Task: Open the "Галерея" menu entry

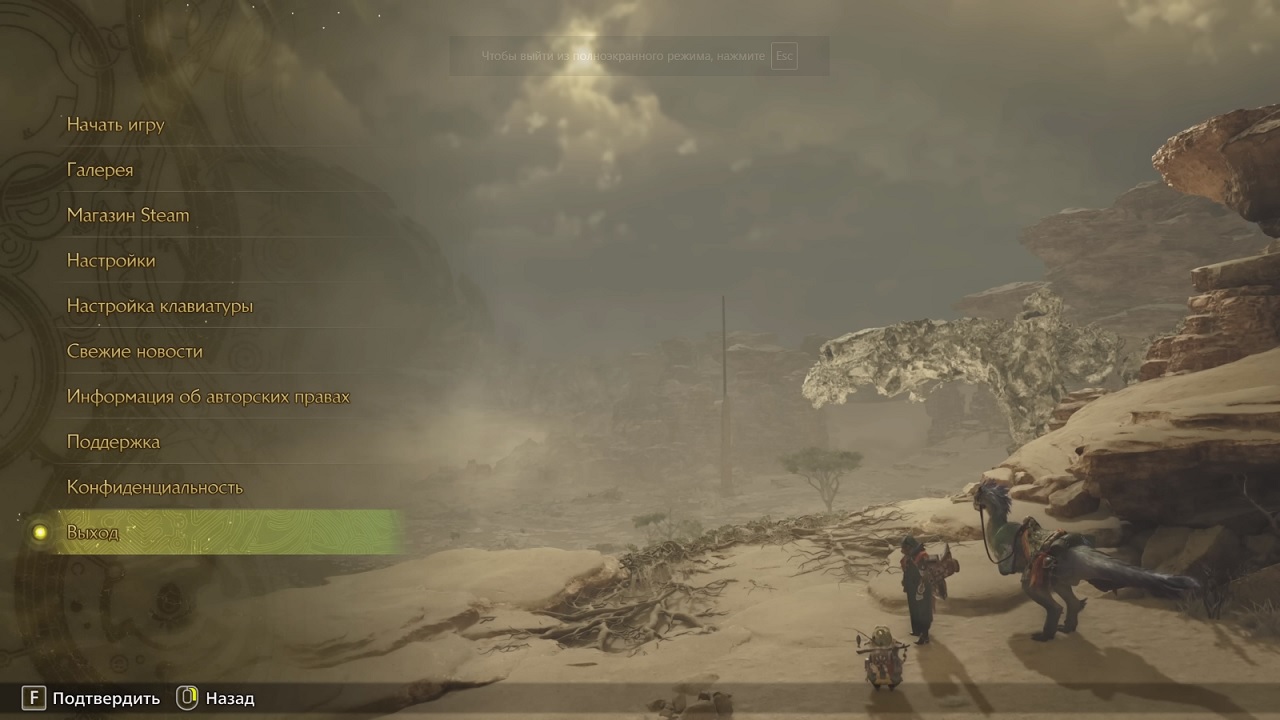Action: coord(100,170)
